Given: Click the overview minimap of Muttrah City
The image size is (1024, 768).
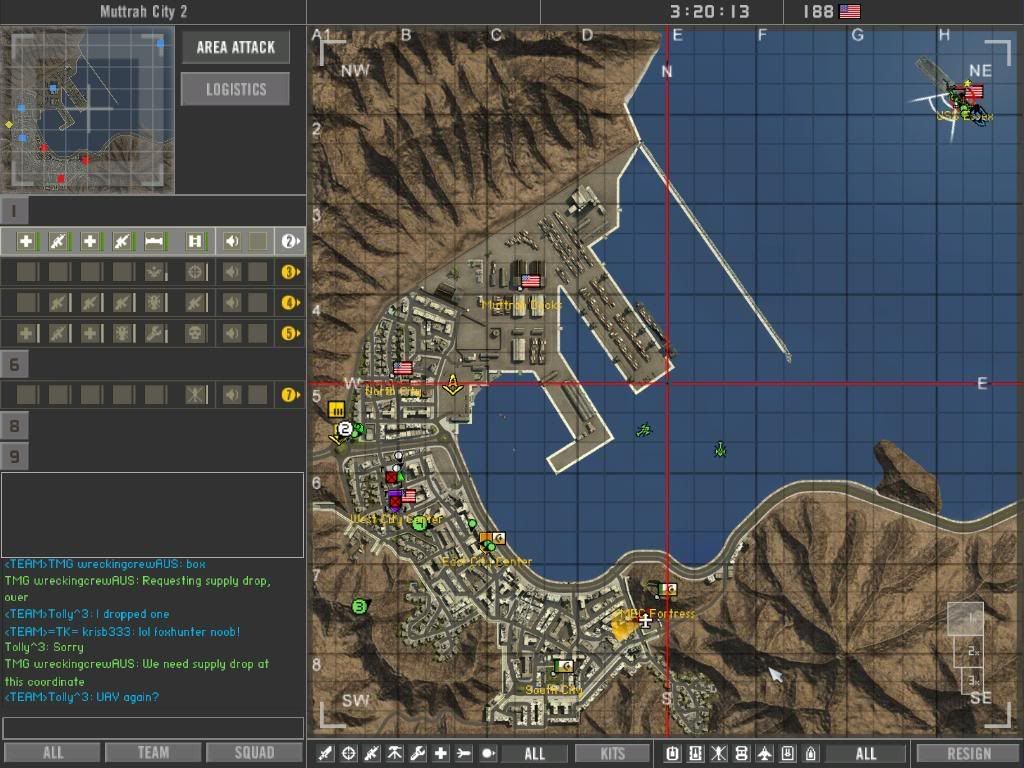Looking at the screenshot, I should [x=88, y=108].
